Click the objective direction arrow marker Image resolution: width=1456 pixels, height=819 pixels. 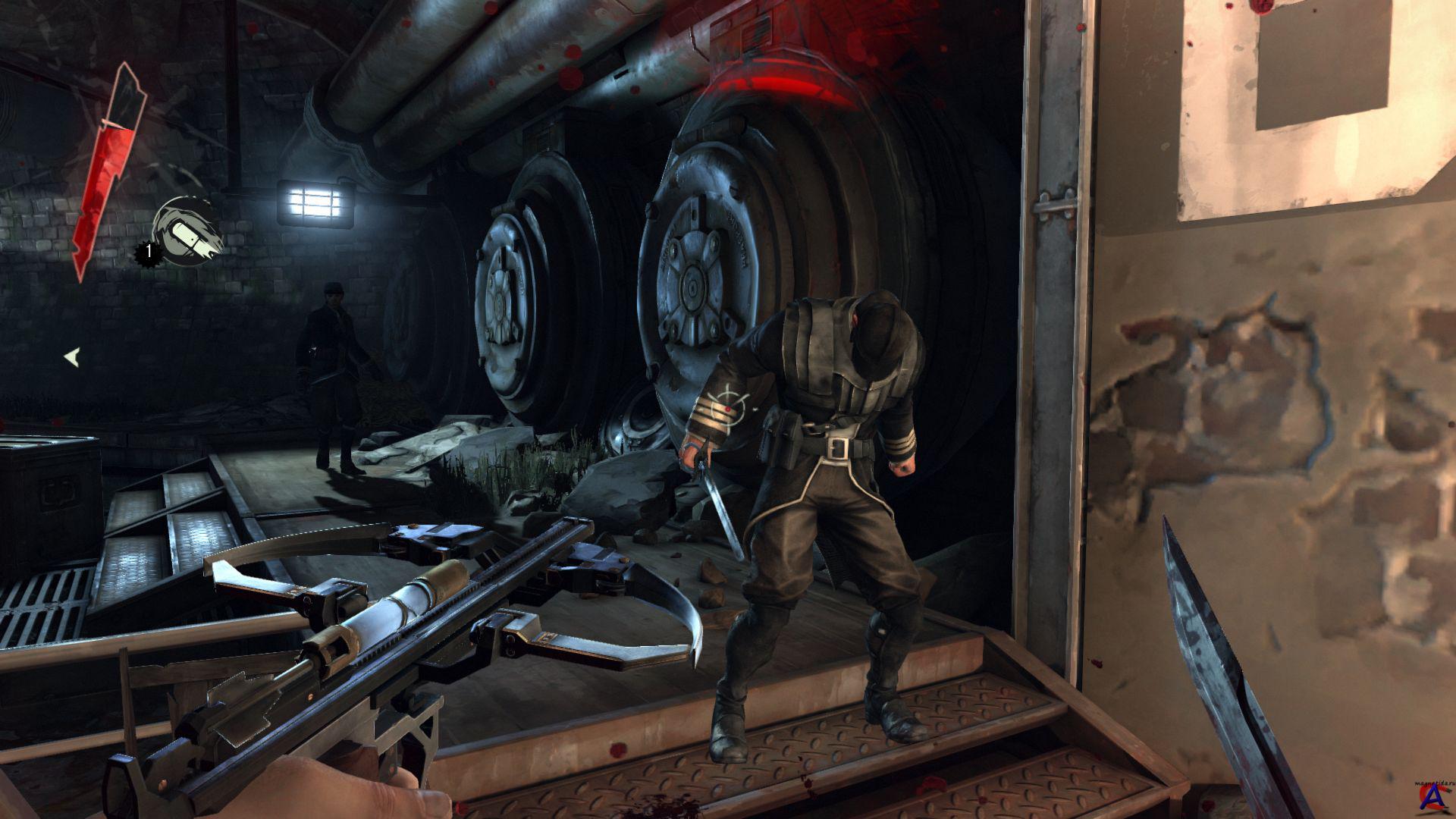(x=71, y=356)
